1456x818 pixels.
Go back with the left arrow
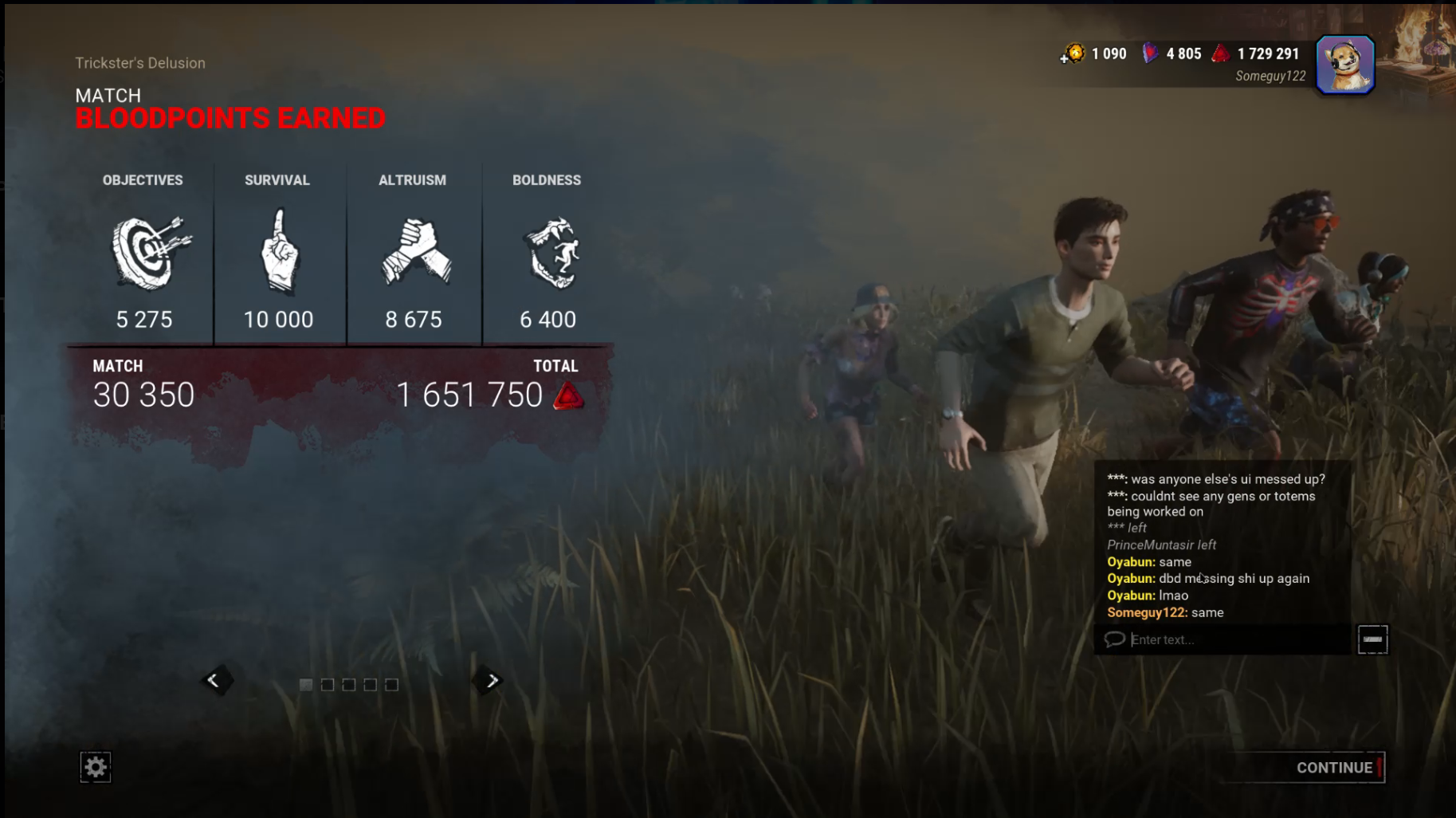214,681
